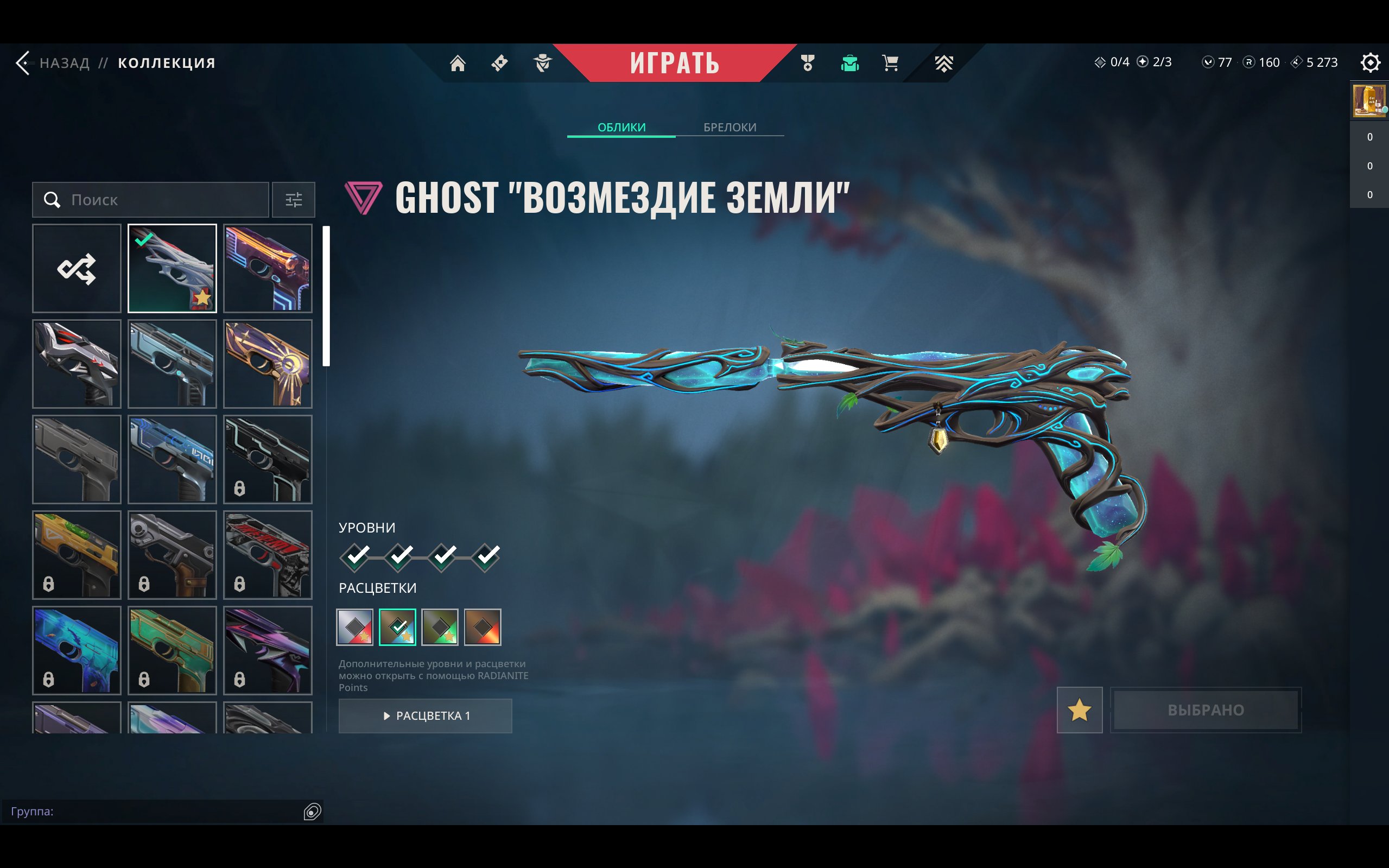Viewport: 1389px width, 868px height.
Task: Toggle the favorite star button
Action: point(1079,710)
